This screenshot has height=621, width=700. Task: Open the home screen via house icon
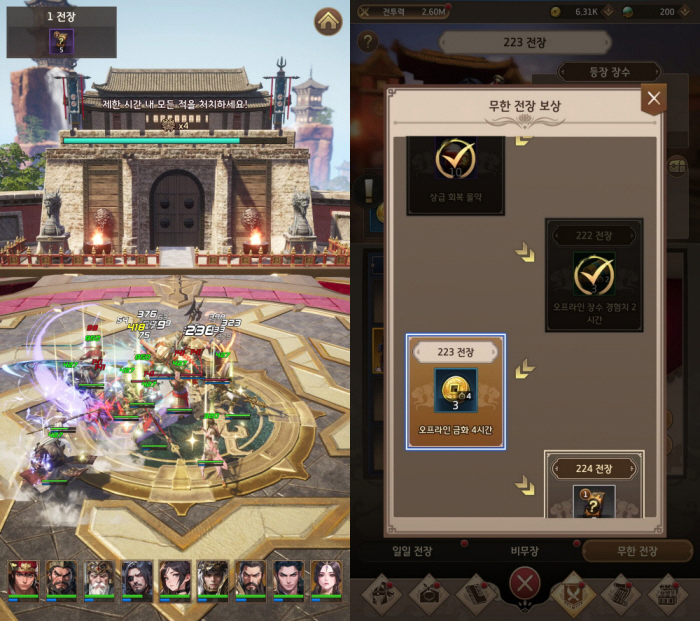coord(328,21)
